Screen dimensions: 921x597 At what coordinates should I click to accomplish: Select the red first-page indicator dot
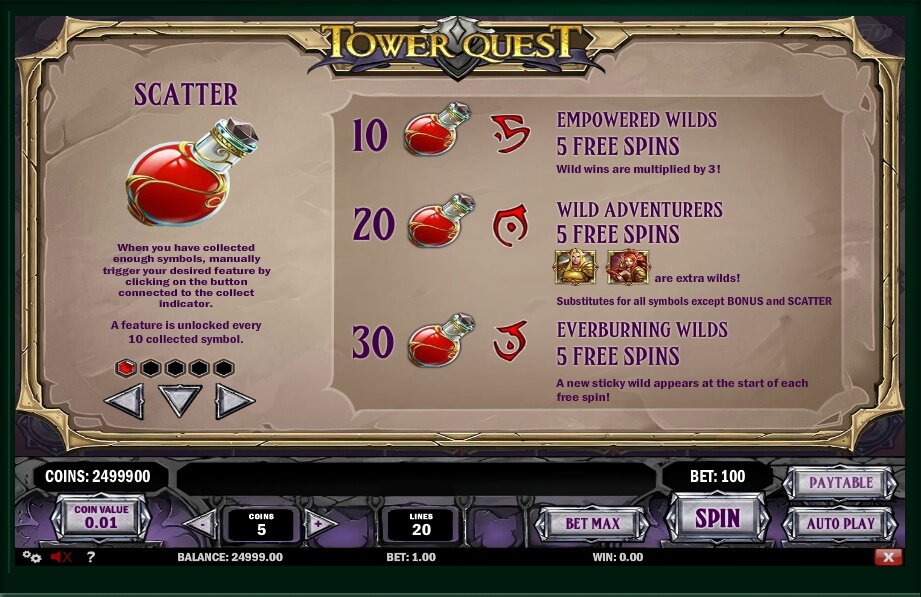click(x=126, y=368)
